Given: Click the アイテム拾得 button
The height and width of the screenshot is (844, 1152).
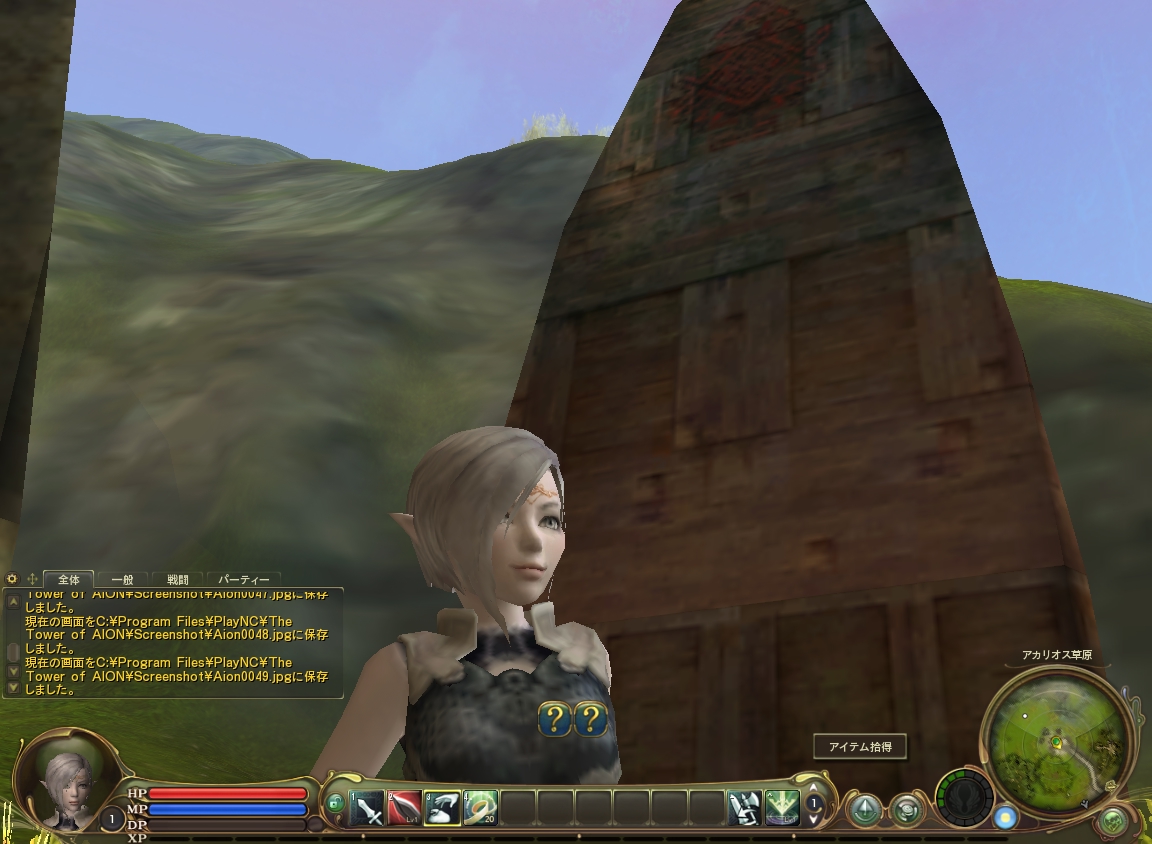Looking at the screenshot, I should point(859,746).
